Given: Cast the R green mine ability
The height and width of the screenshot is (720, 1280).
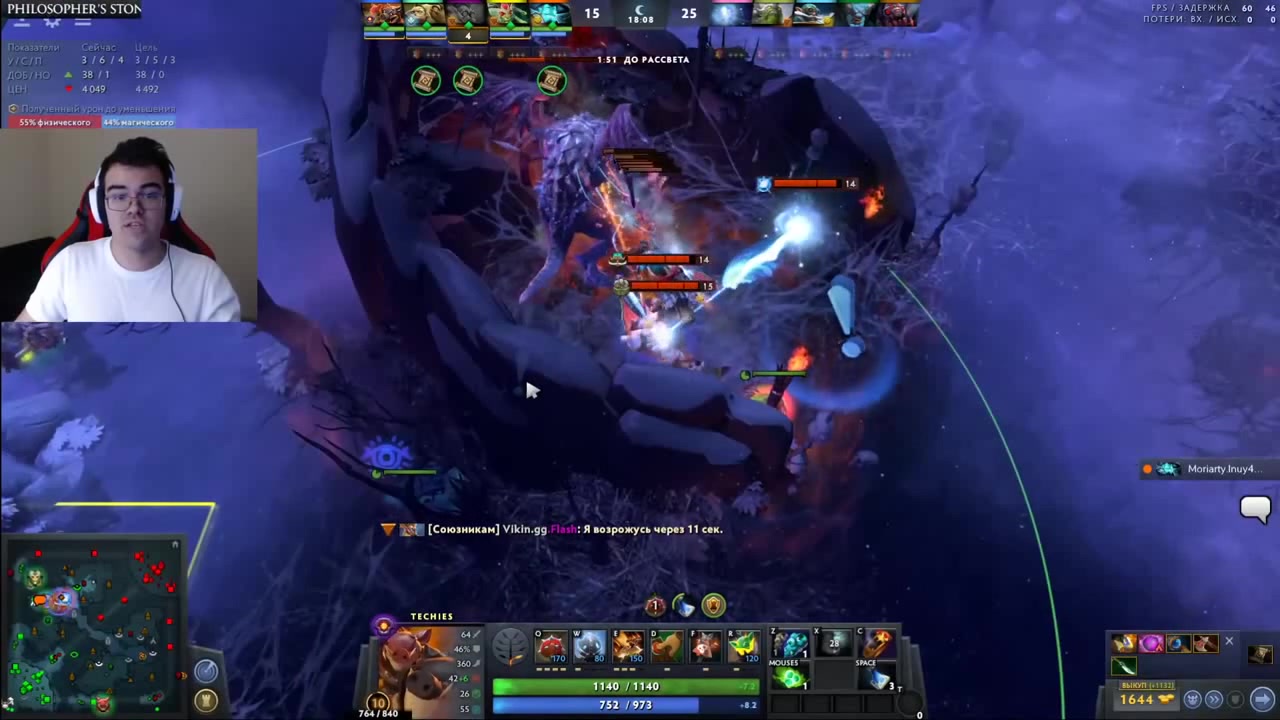Looking at the screenshot, I should tap(743, 648).
